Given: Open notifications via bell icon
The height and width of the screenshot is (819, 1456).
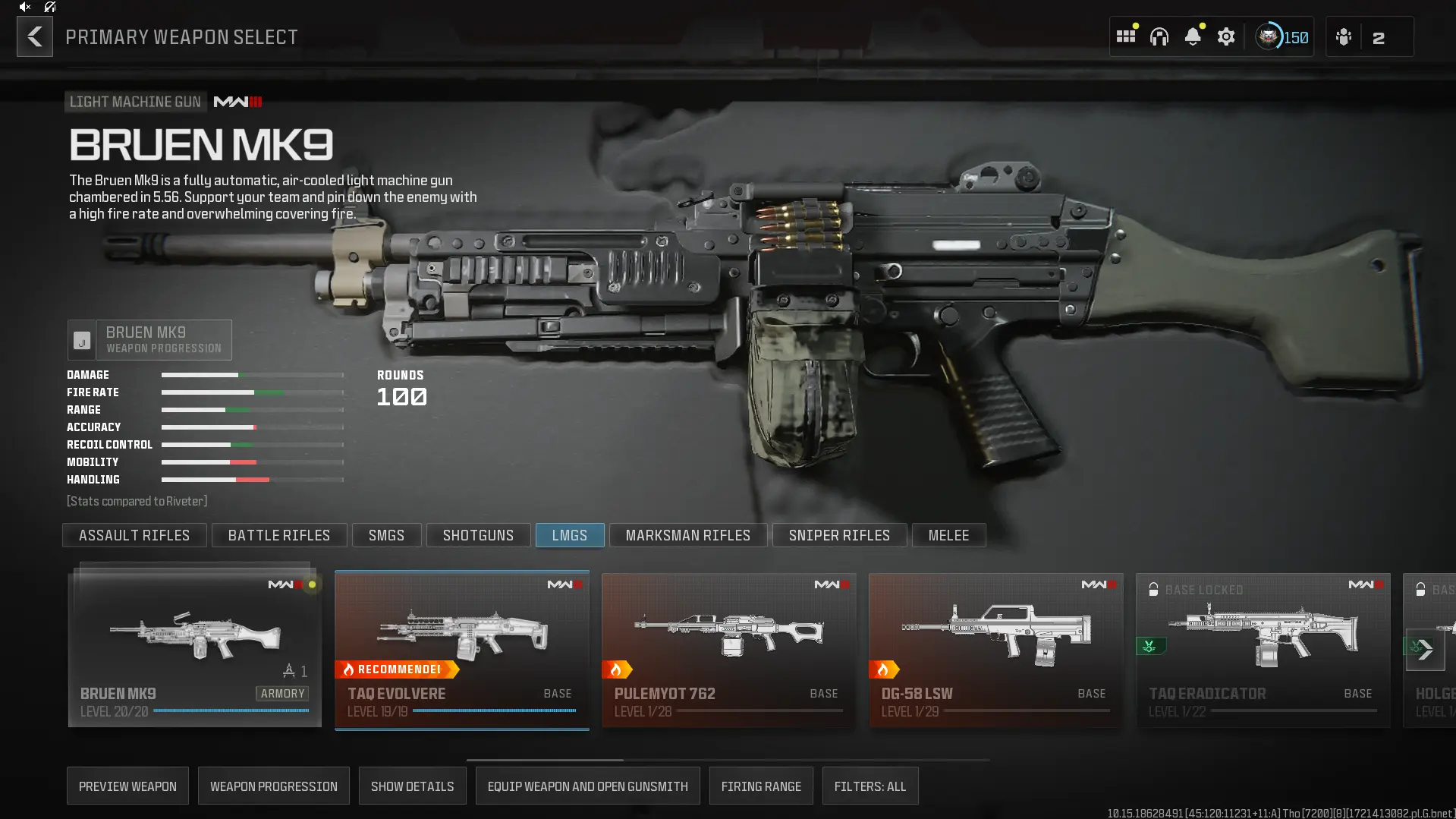Looking at the screenshot, I should point(1194,36).
